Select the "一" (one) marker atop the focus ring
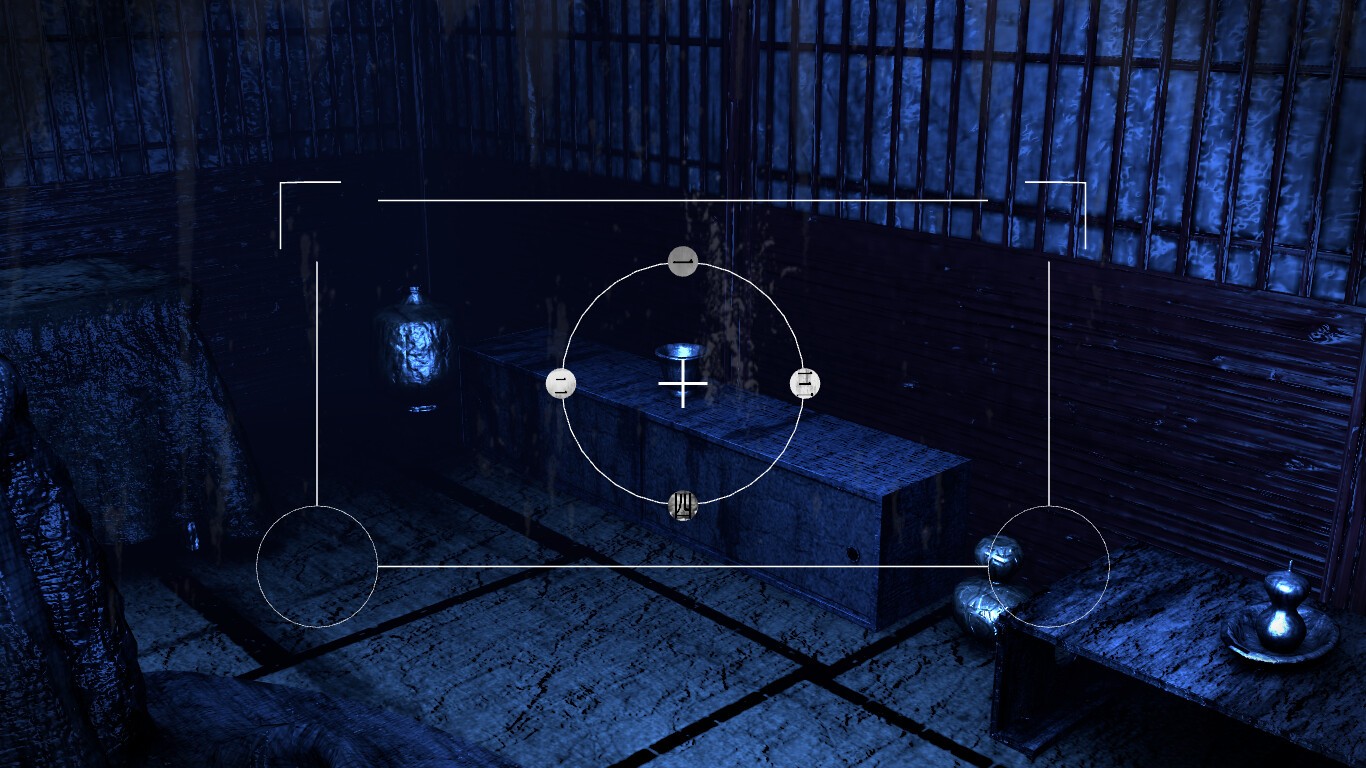The width and height of the screenshot is (1366, 768). 681,262
